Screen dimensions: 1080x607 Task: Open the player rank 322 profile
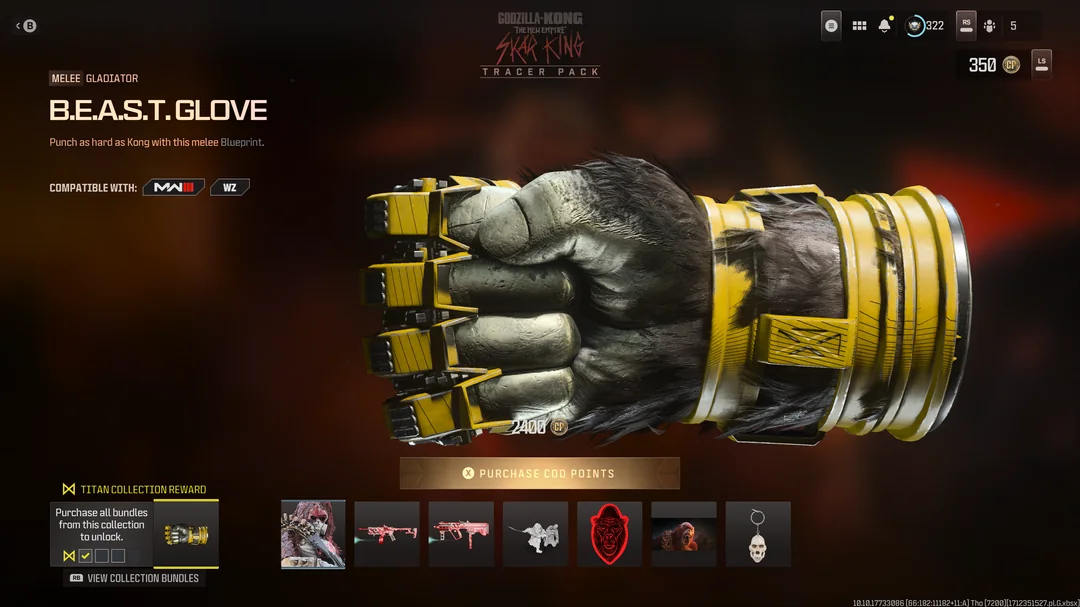coord(925,26)
